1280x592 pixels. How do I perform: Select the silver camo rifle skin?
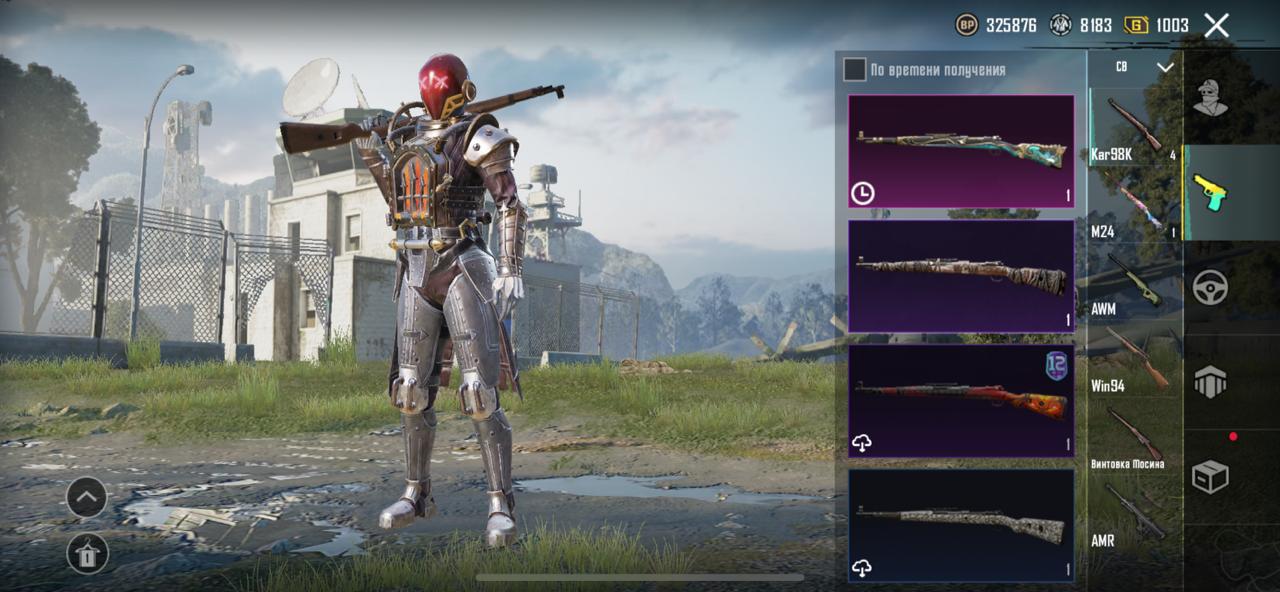pos(961,525)
